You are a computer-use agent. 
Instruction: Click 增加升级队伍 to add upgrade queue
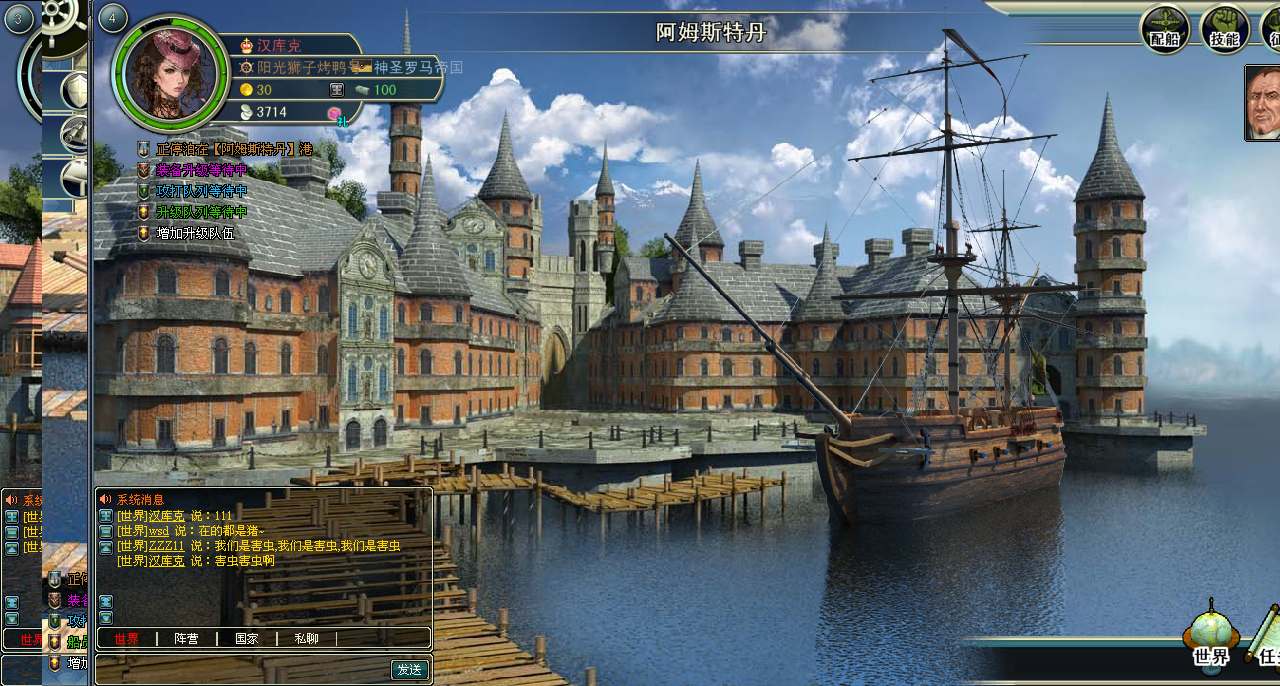[196, 233]
